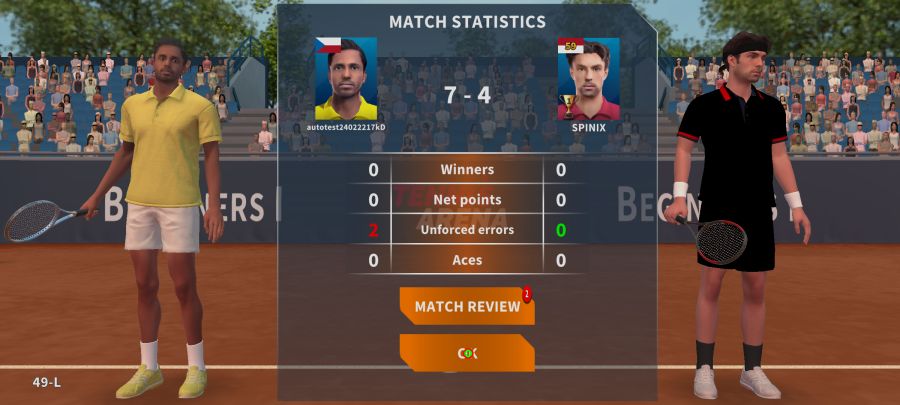Select the autotest24022217kD player portrait
The height and width of the screenshot is (405, 900).
point(346,79)
